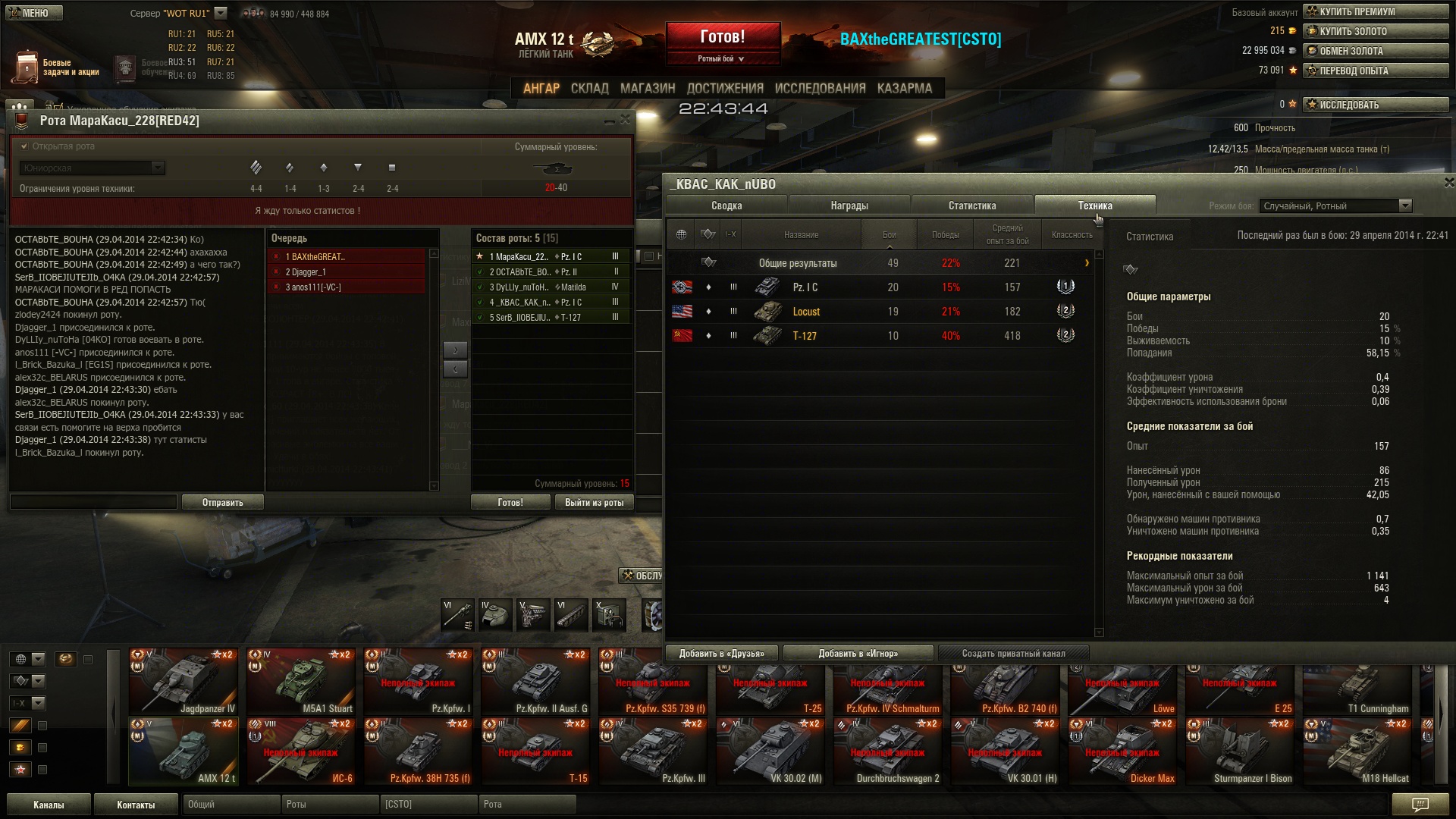Send chat message with Отправить
The image size is (1456, 819).
click(222, 503)
